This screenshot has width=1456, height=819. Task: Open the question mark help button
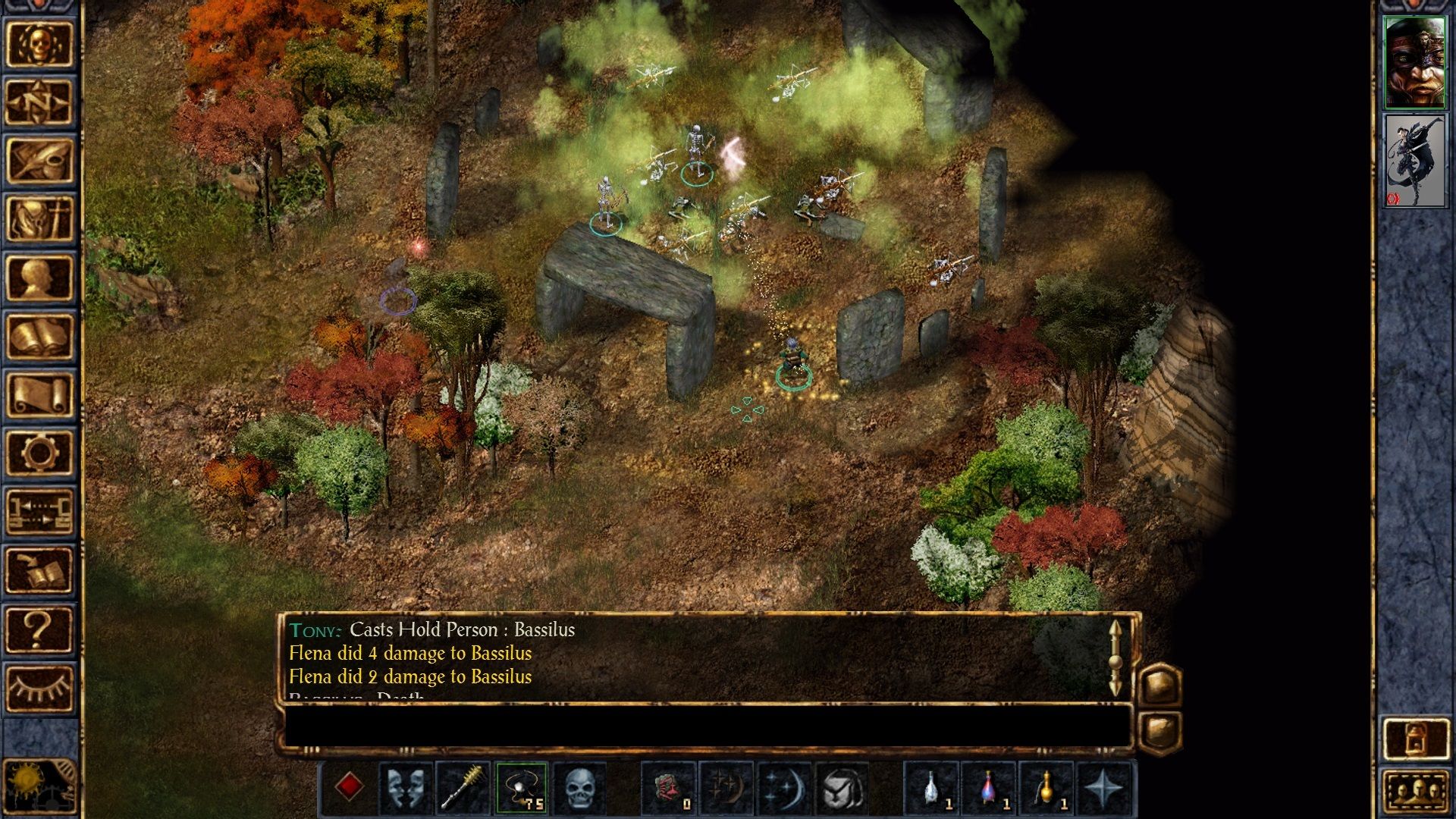click(39, 629)
